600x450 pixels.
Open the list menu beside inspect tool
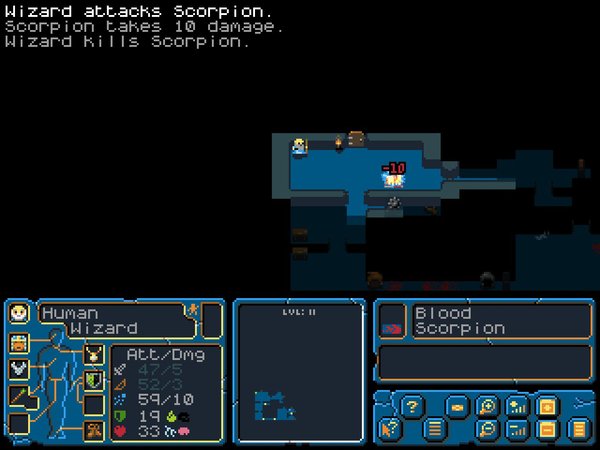[435, 430]
